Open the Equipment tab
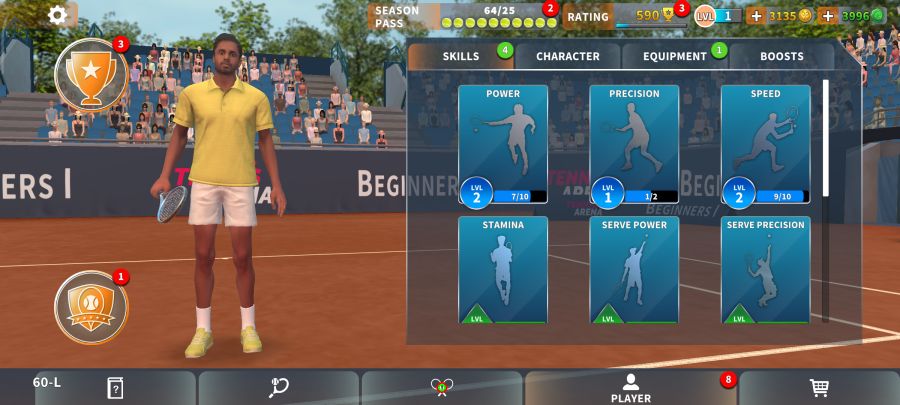The image size is (900, 405). point(675,56)
